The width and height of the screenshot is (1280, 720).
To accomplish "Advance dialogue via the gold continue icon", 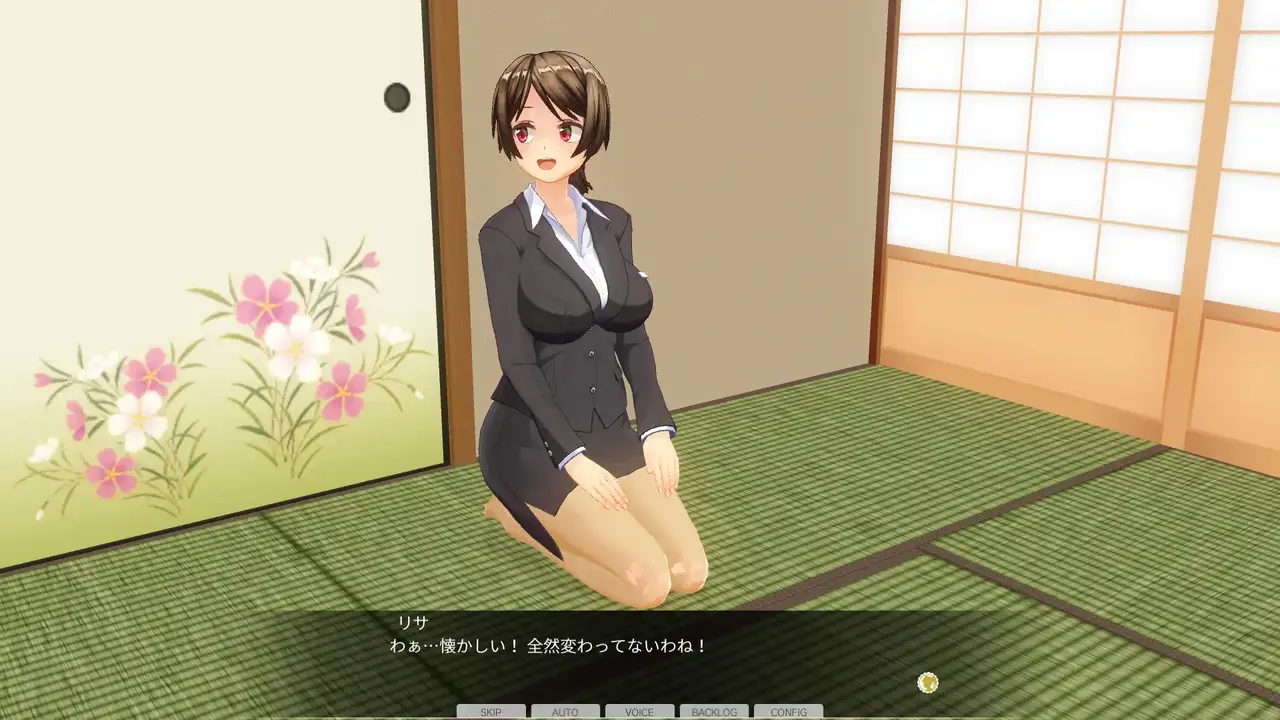I will tap(928, 683).
